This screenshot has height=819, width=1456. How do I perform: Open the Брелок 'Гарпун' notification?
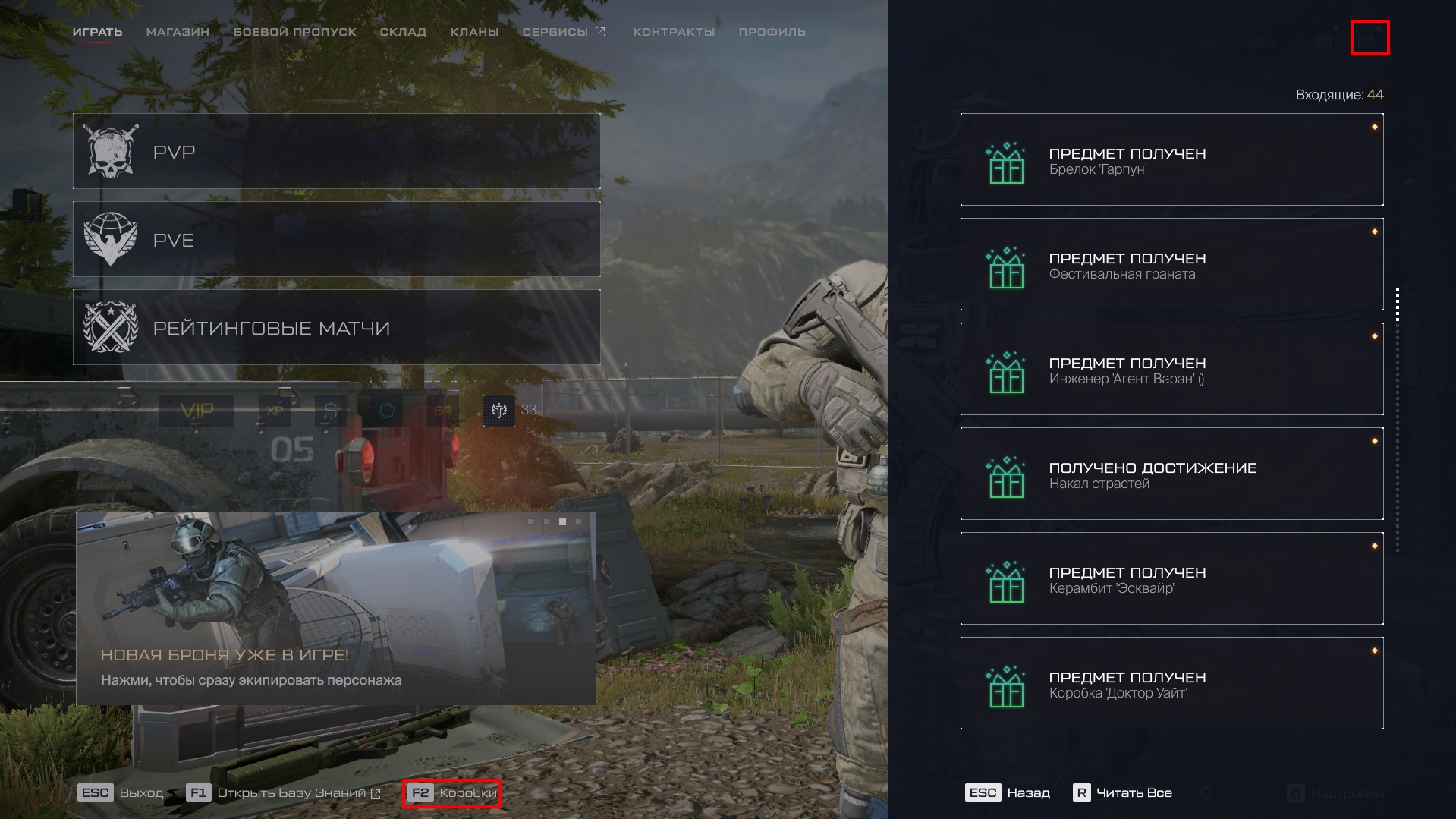[x=1171, y=159]
